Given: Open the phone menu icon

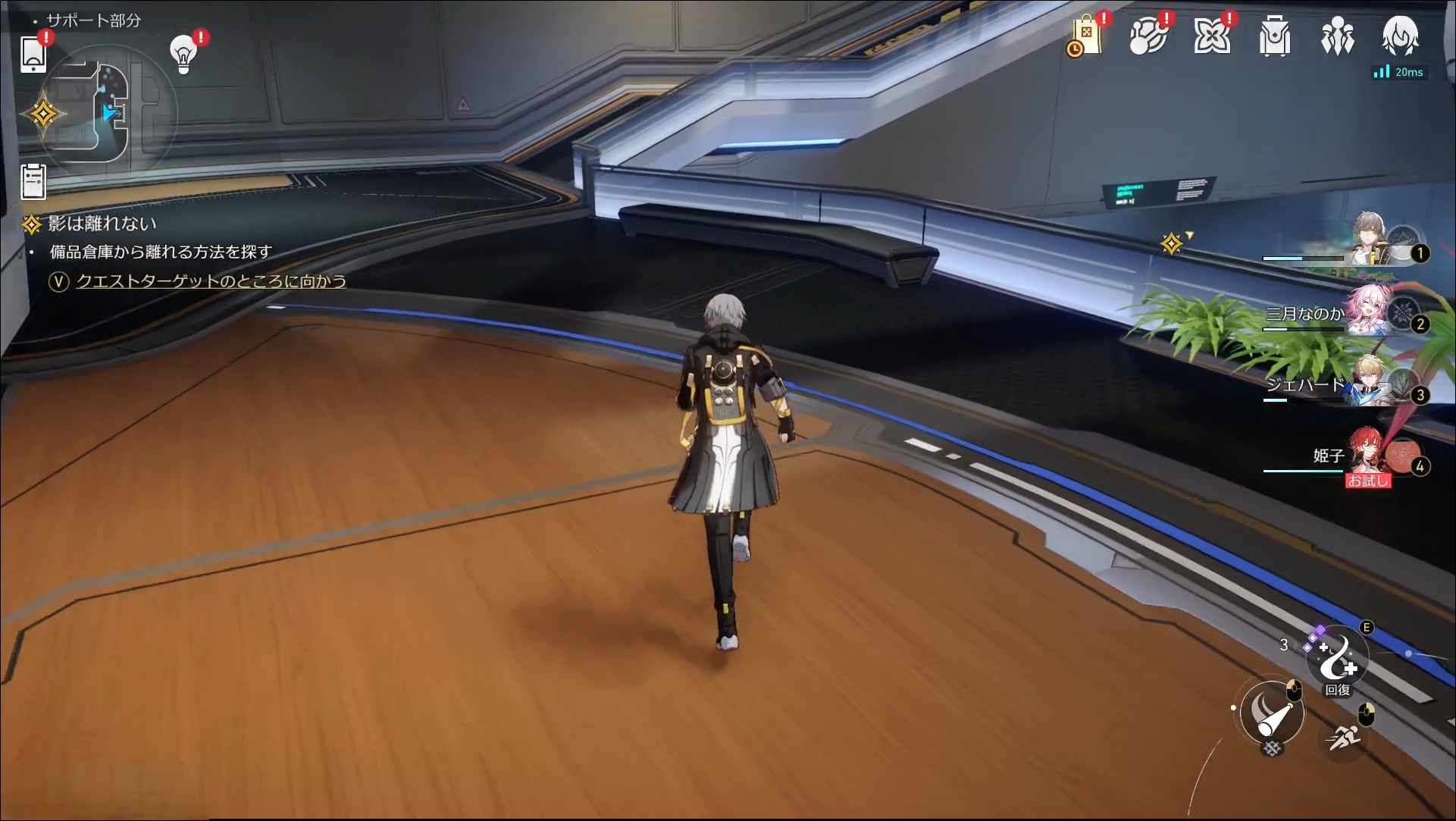Looking at the screenshot, I should (x=33, y=54).
